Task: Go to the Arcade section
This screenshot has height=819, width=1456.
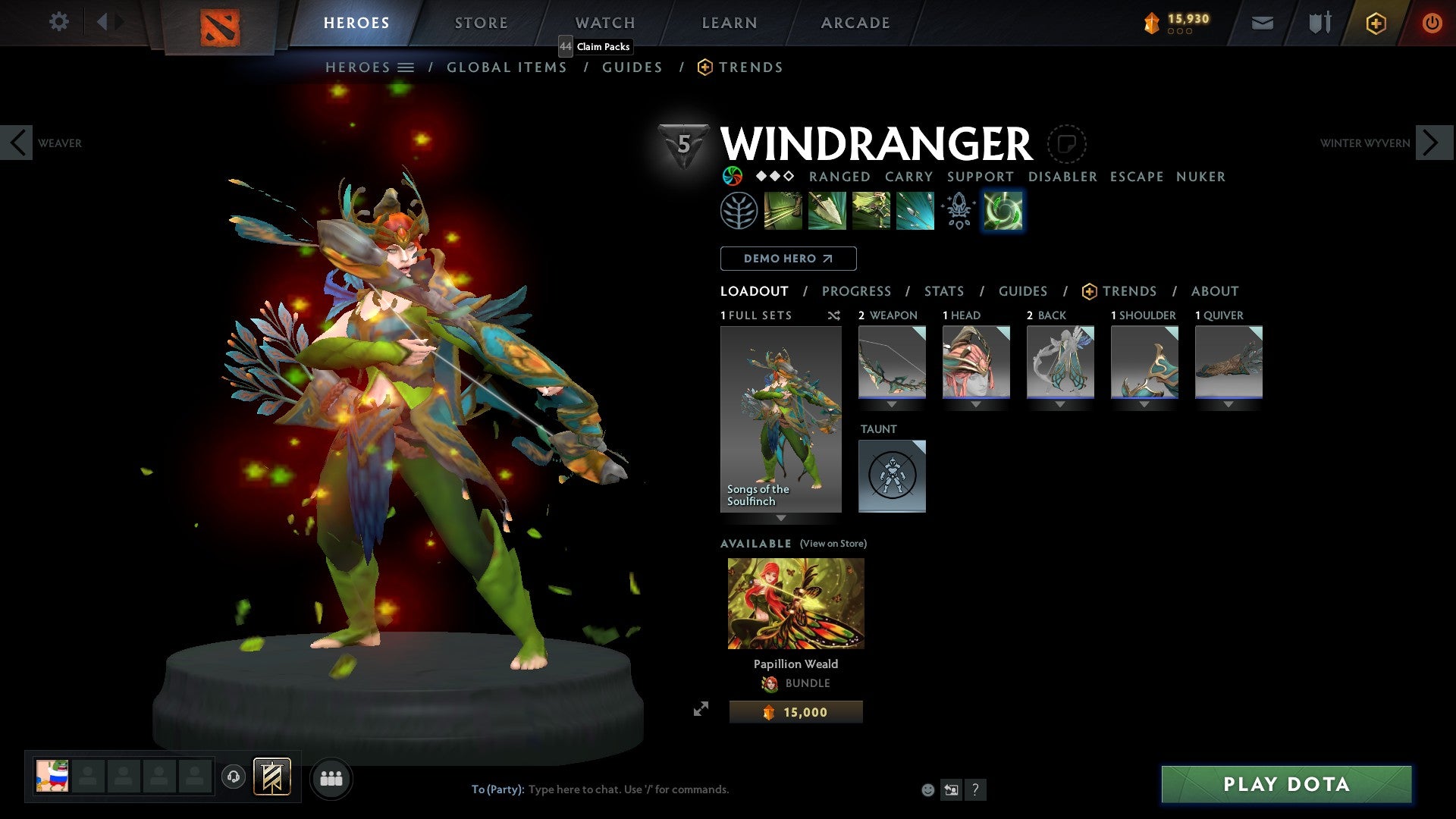Action: [x=855, y=23]
